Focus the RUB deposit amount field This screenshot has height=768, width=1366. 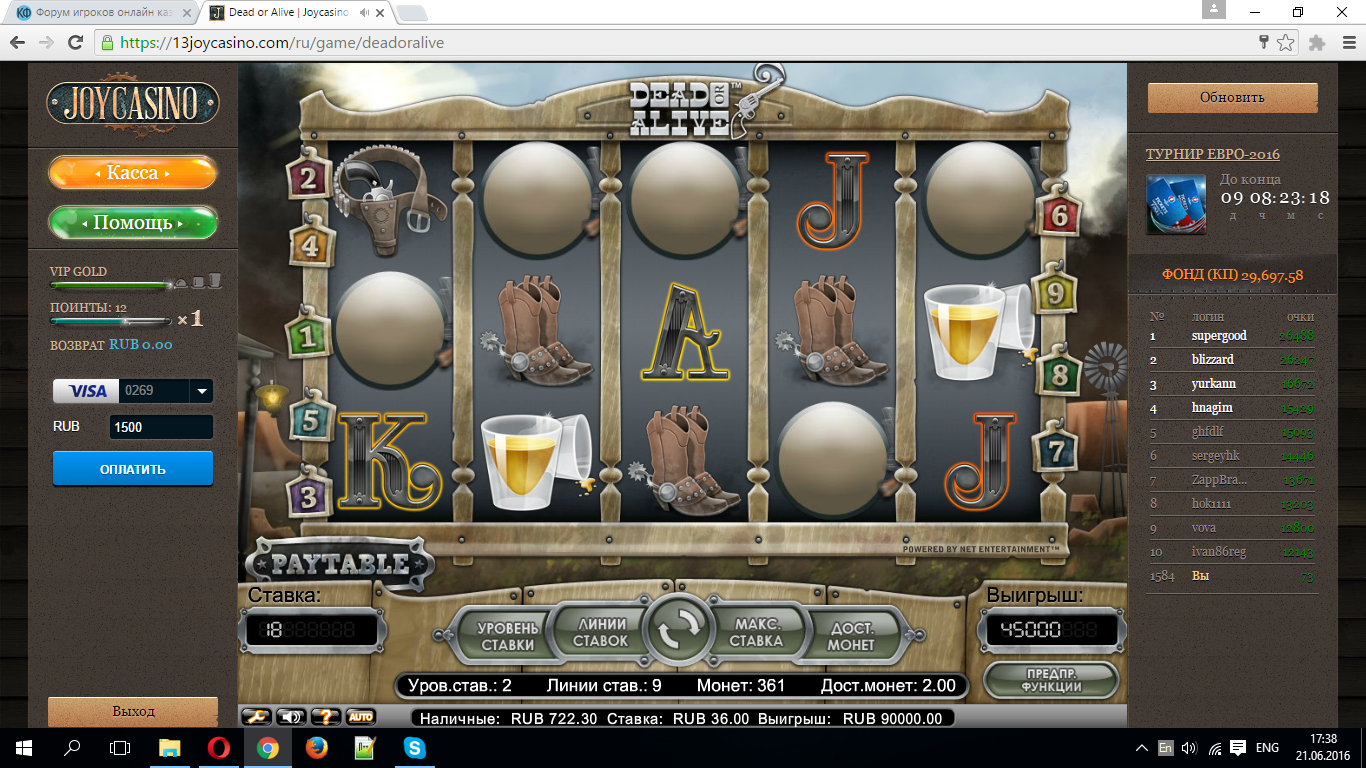click(161, 427)
